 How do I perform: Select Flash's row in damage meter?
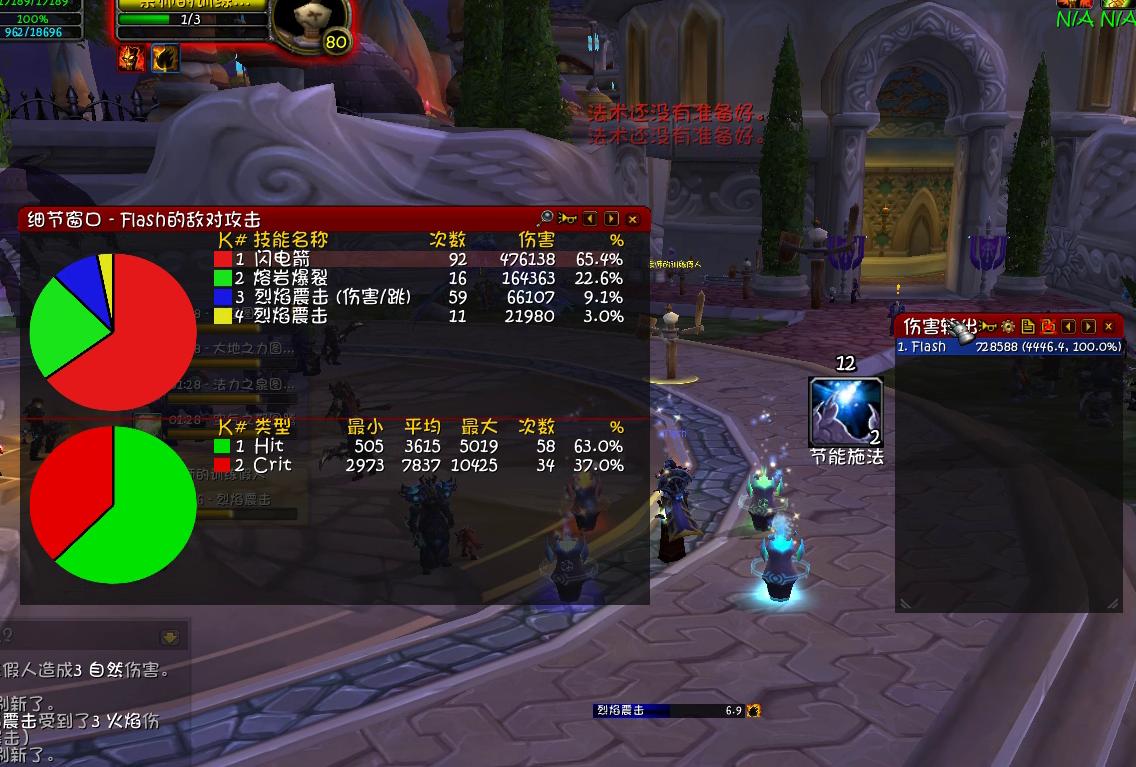tap(1008, 347)
